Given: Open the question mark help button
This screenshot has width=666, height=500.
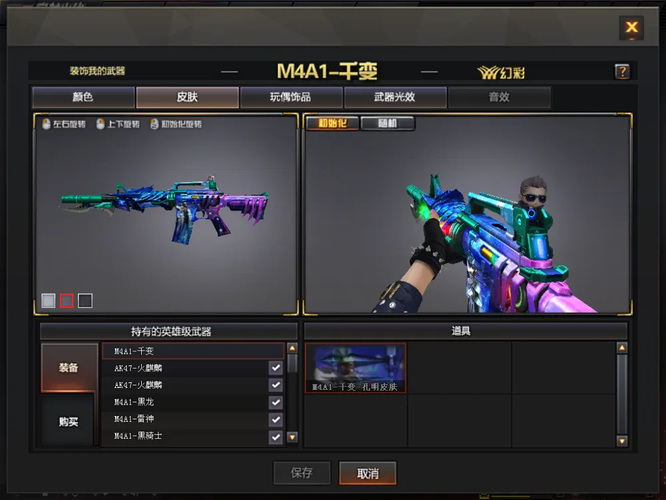Looking at the screenshot, I should point(622,72).
